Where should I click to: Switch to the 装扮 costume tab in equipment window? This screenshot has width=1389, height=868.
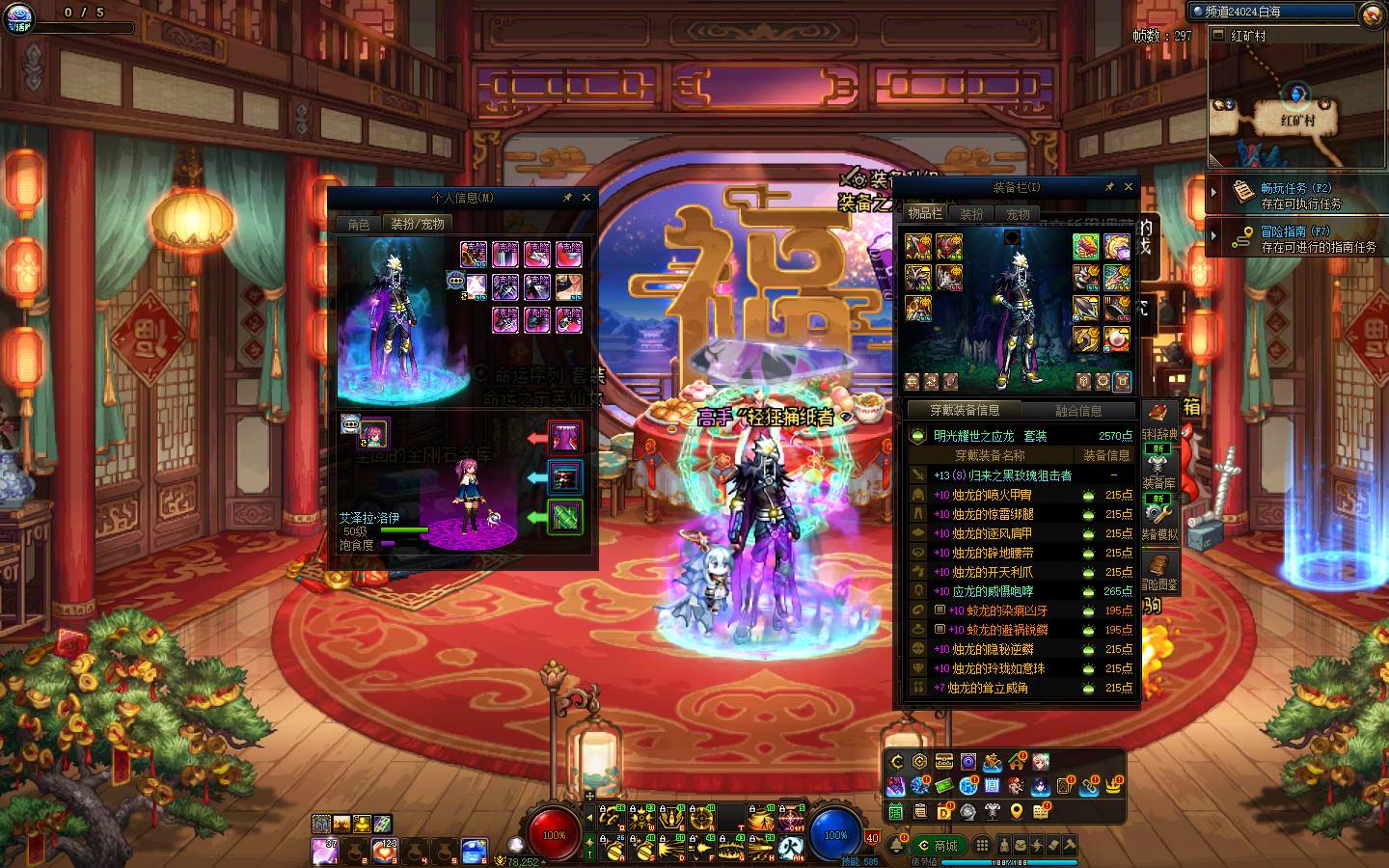click(972, 214)
